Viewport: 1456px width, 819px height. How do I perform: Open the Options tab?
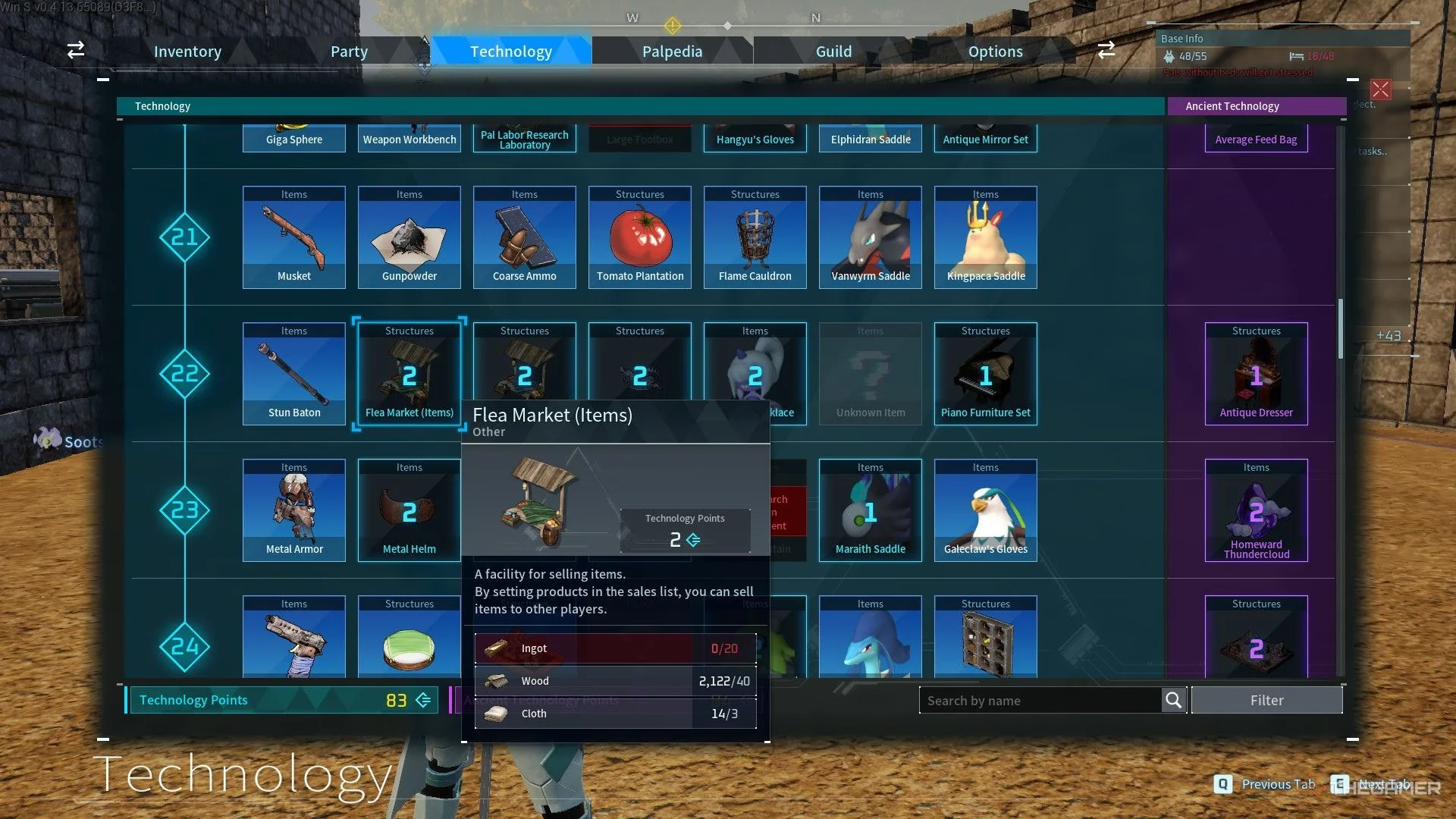pyautogui.click(x=995, y=52)
